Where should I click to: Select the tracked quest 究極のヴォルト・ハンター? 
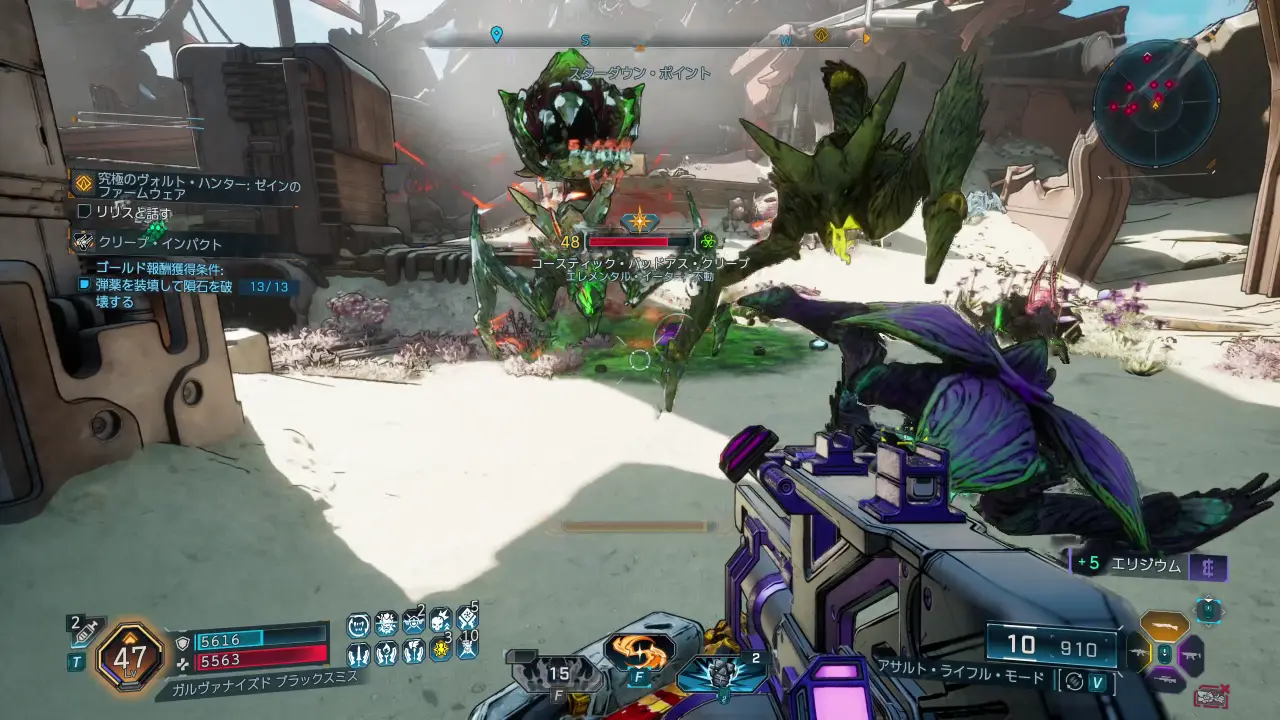pyautogui.click(x=190, y=186)
